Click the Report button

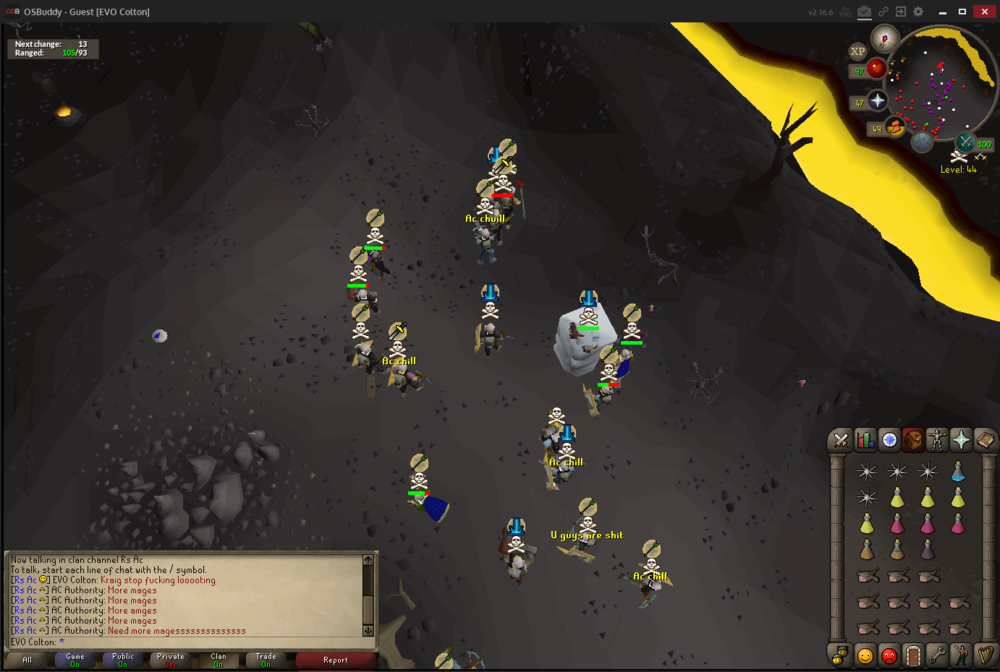point(335,660)
